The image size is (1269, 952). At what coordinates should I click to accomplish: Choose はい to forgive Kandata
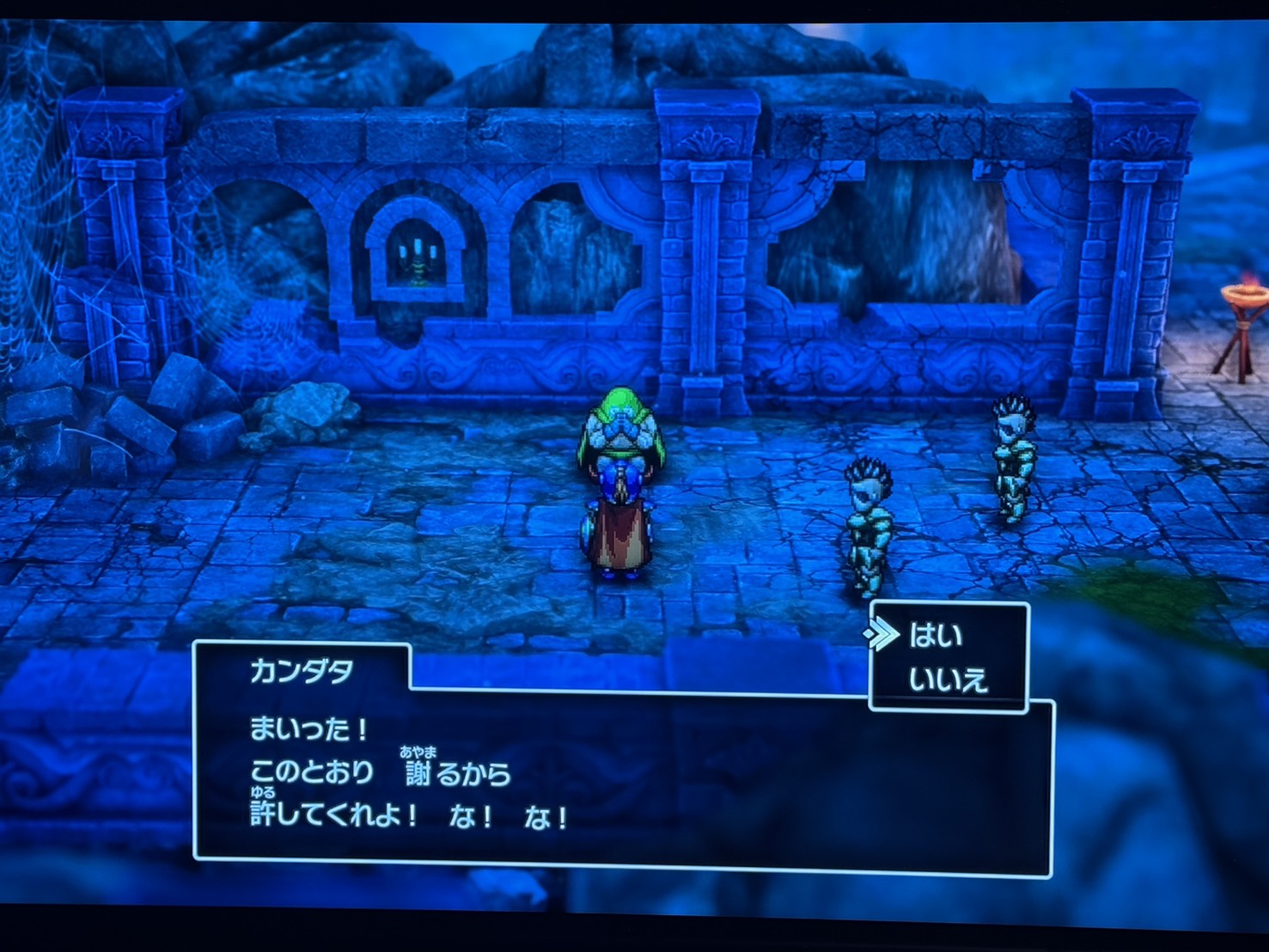click(936, 636)
